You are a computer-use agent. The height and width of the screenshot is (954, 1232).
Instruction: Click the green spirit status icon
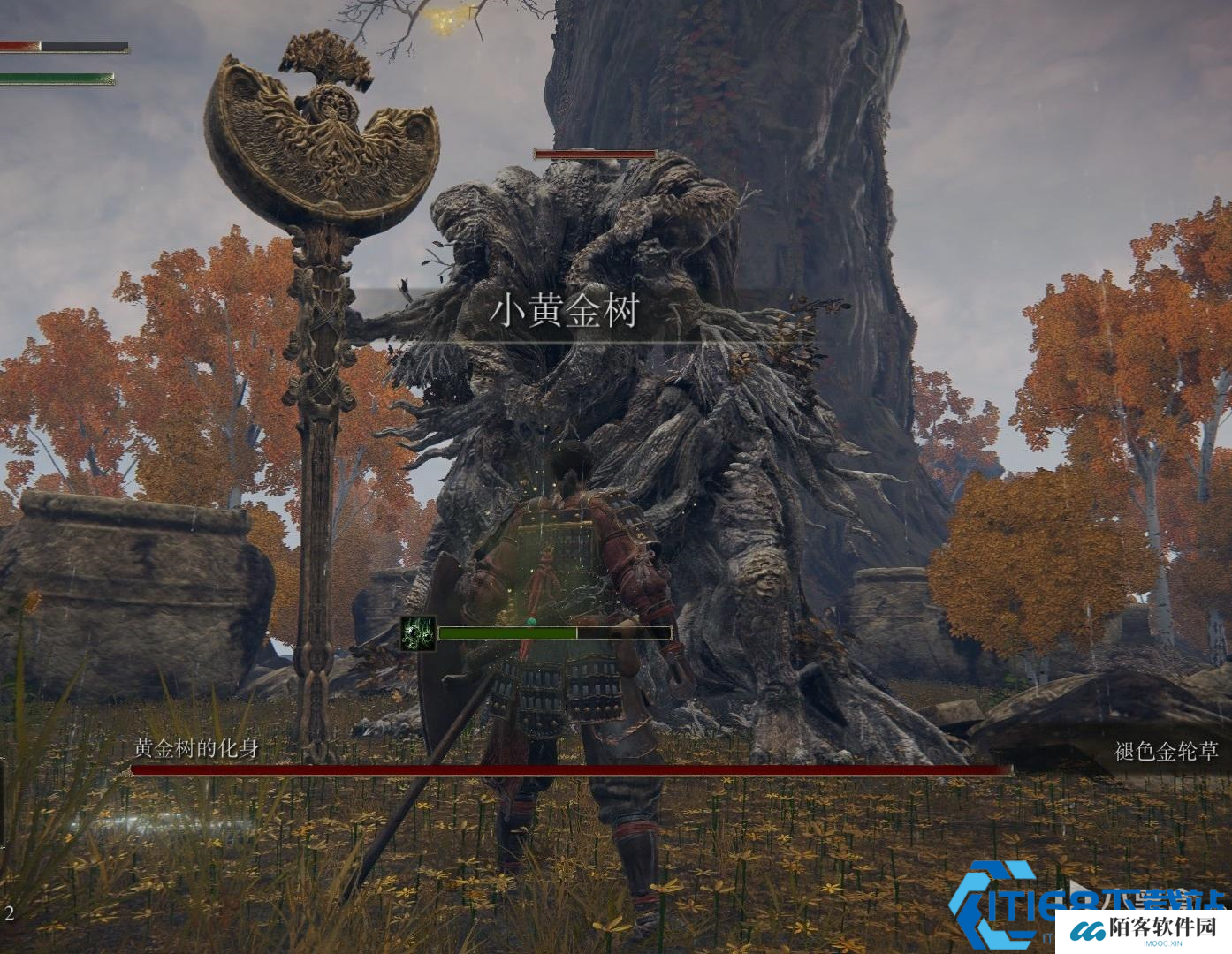[418, 633]
